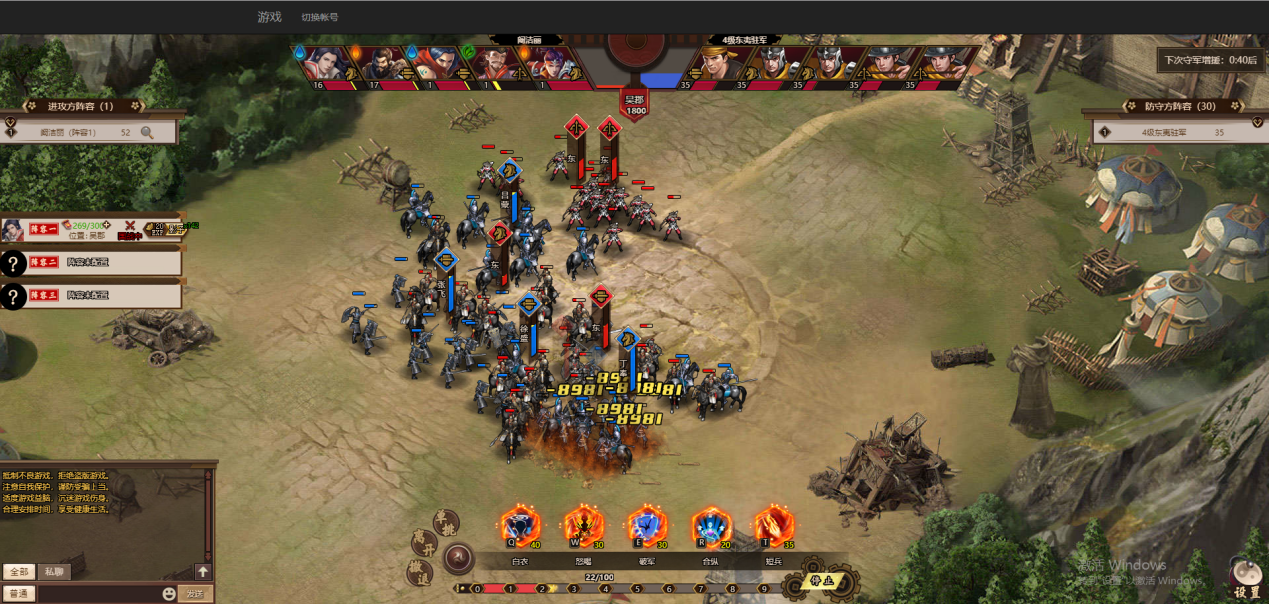The image size is (1269, 604).
Task: Click the 切换帐号 switch account link
Action: (320, 17)
